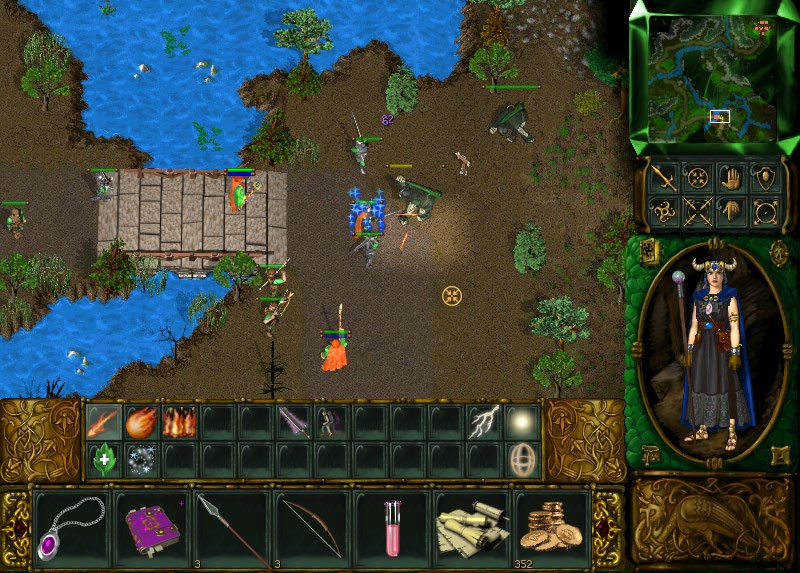Select the purple gem amulet slot
Image resolution: width=800 pixels, height=573 pixels.
click(71, 528)
